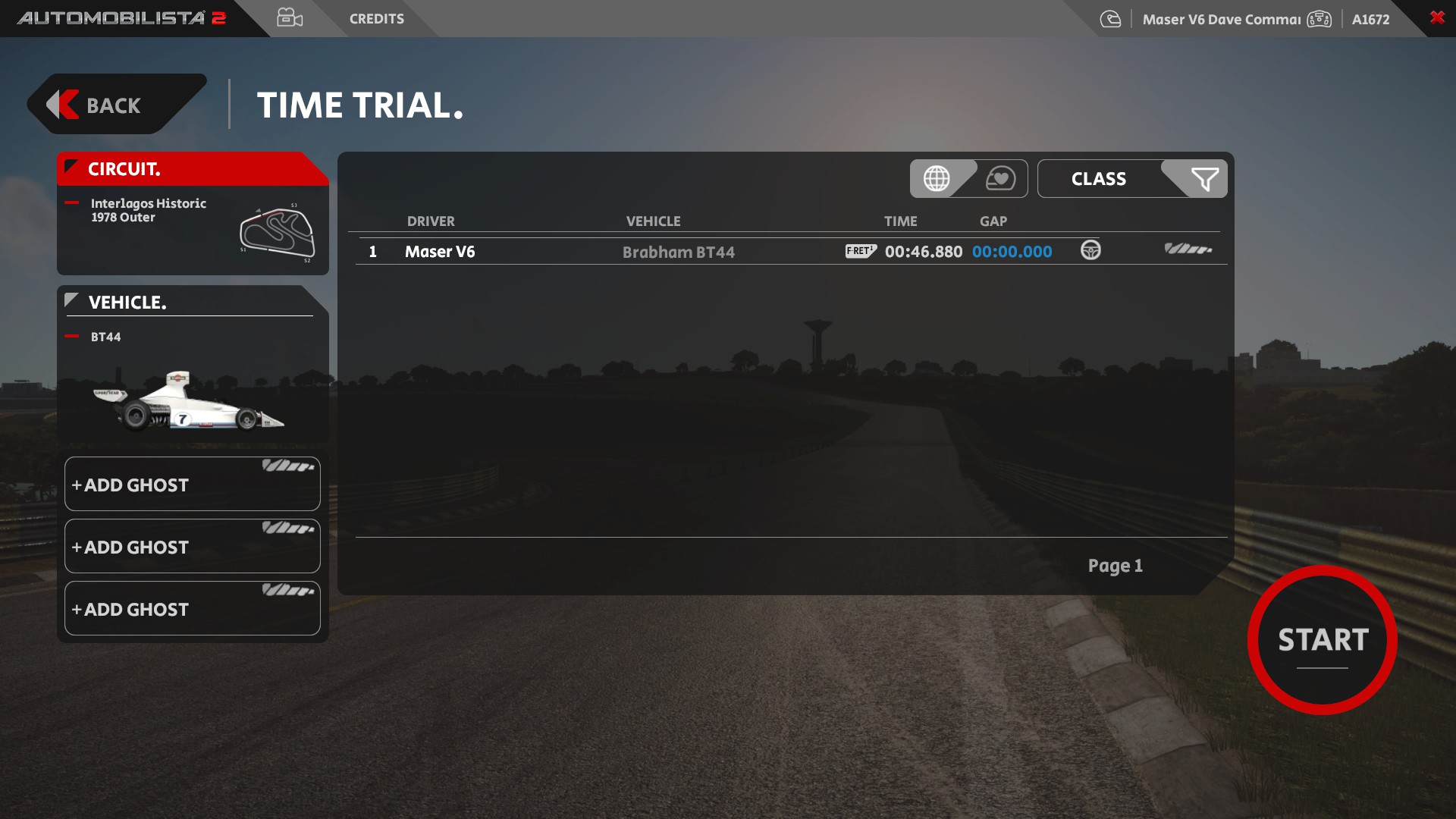1456x819 pixels.
Task: Show the global leaderboard via globe icon
Action: (937, 179)
